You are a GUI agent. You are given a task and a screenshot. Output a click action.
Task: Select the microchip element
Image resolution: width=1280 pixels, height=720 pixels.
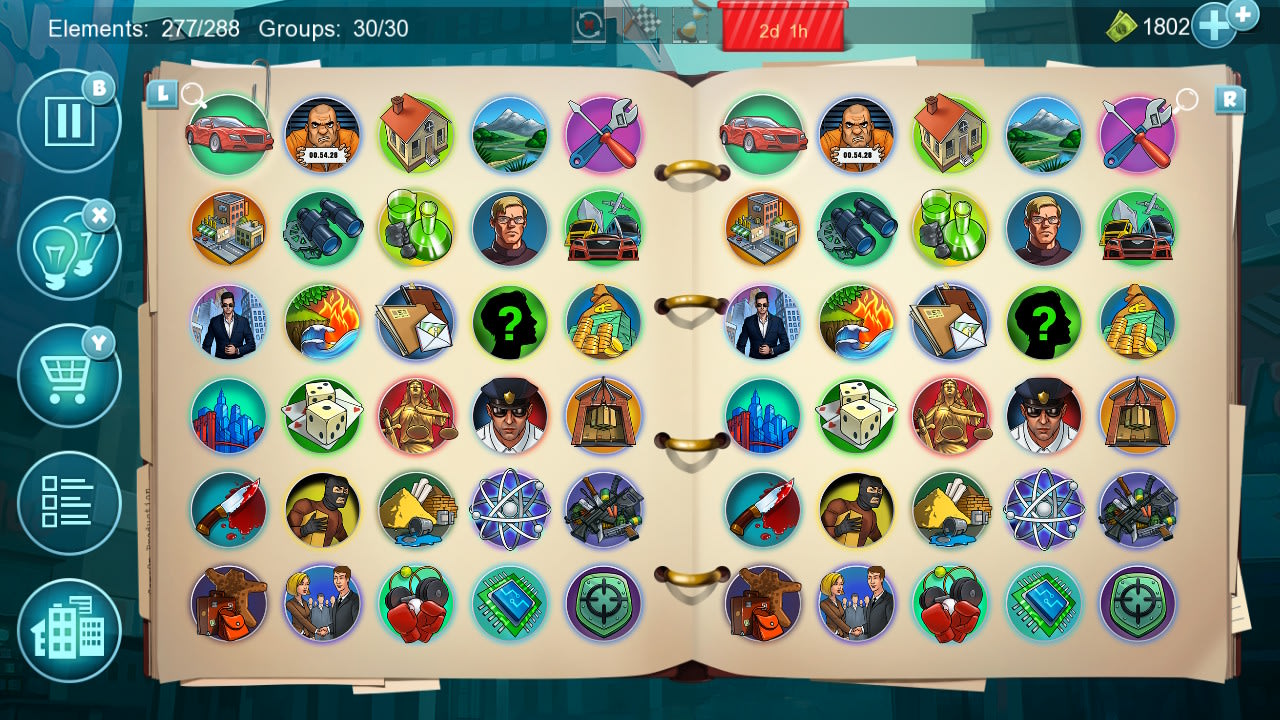tap(509, 605)
